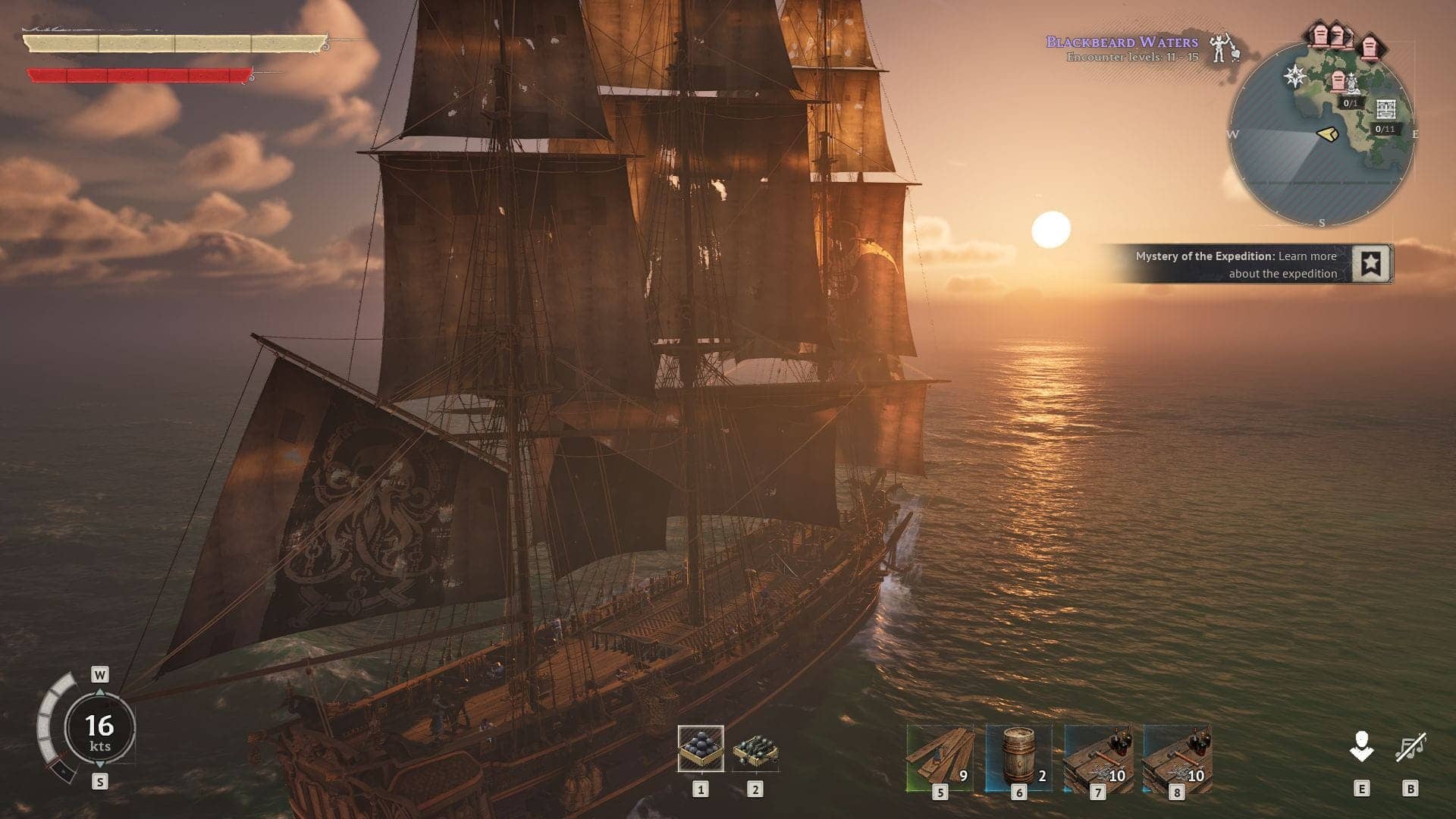
Task: Select the Blackbeard skeleton faction emblem
Action: 1221,47
